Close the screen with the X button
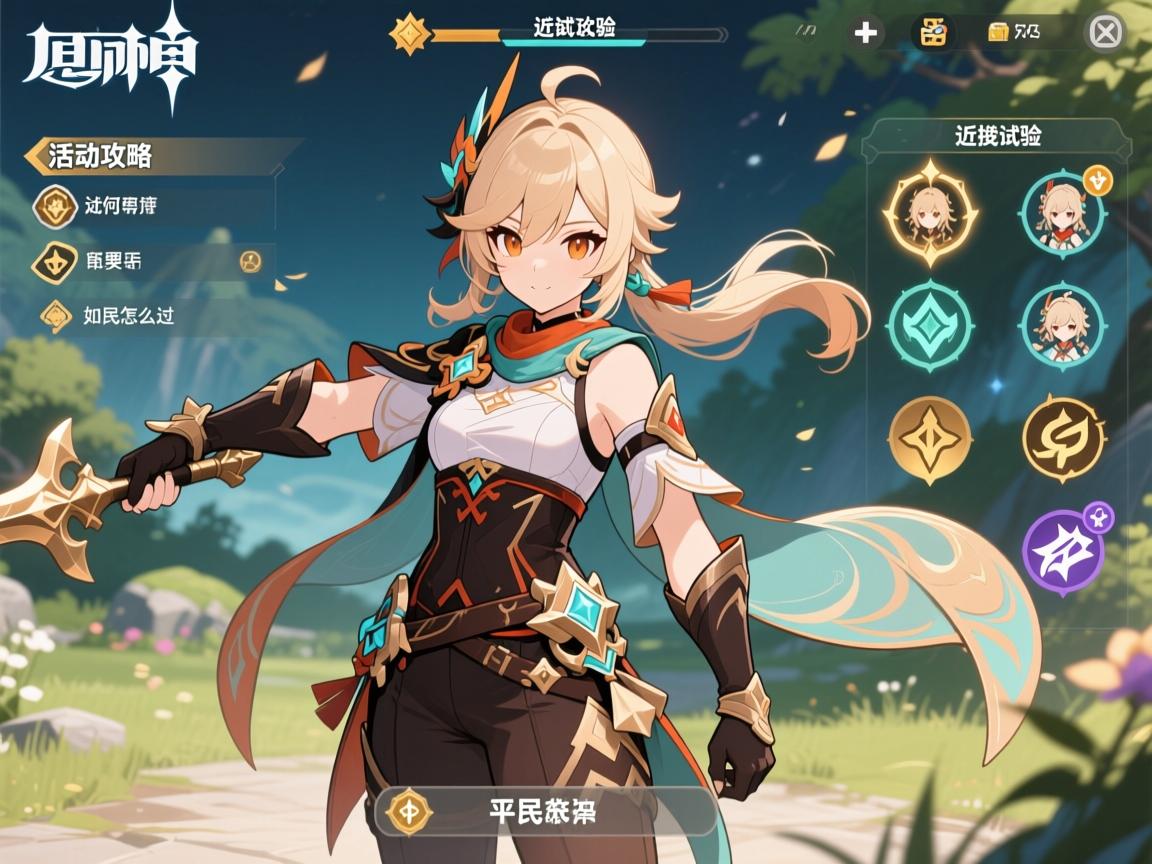The image size is (1152, 864). pos(1105,33)
